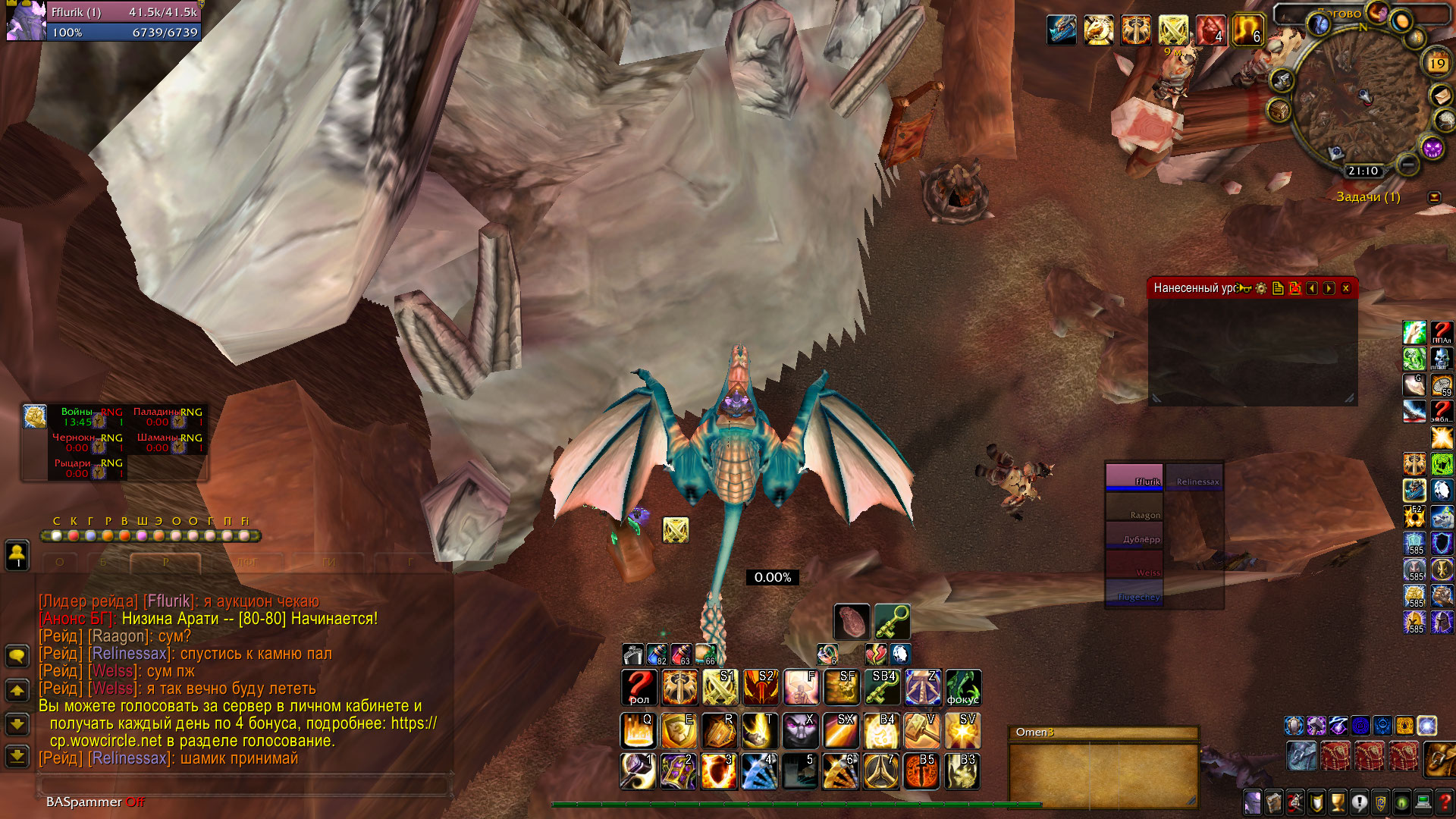Use the blue mana potion with 82 charges
The width and height of the screenshot is (1456, 819).
coord(656,654)
